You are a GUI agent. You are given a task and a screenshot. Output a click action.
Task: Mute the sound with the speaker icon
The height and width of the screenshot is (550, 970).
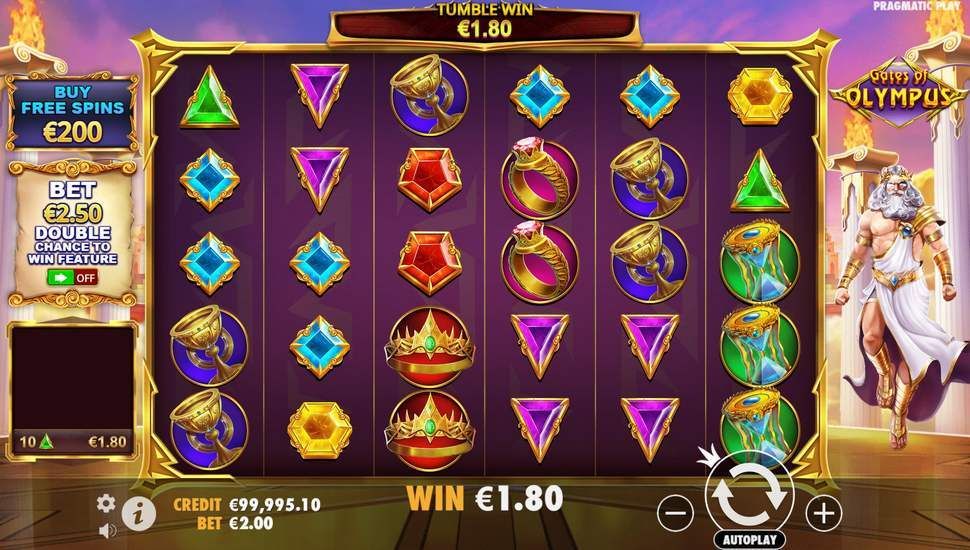click(x=107, y=530)
